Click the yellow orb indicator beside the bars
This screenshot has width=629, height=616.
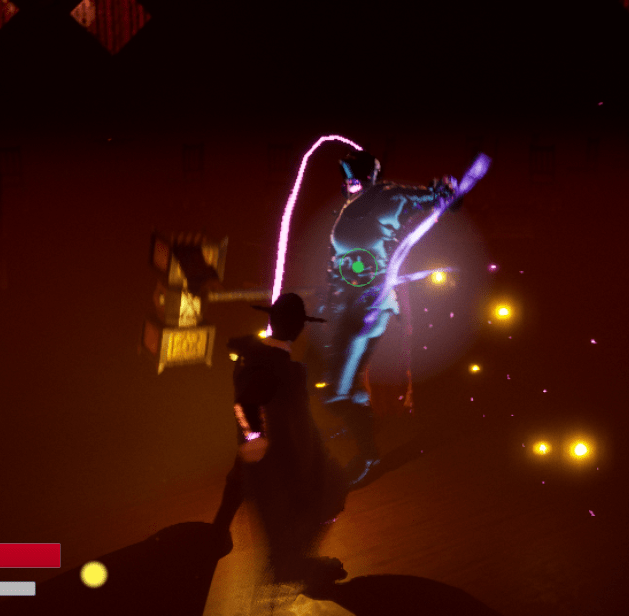[93, 574]
